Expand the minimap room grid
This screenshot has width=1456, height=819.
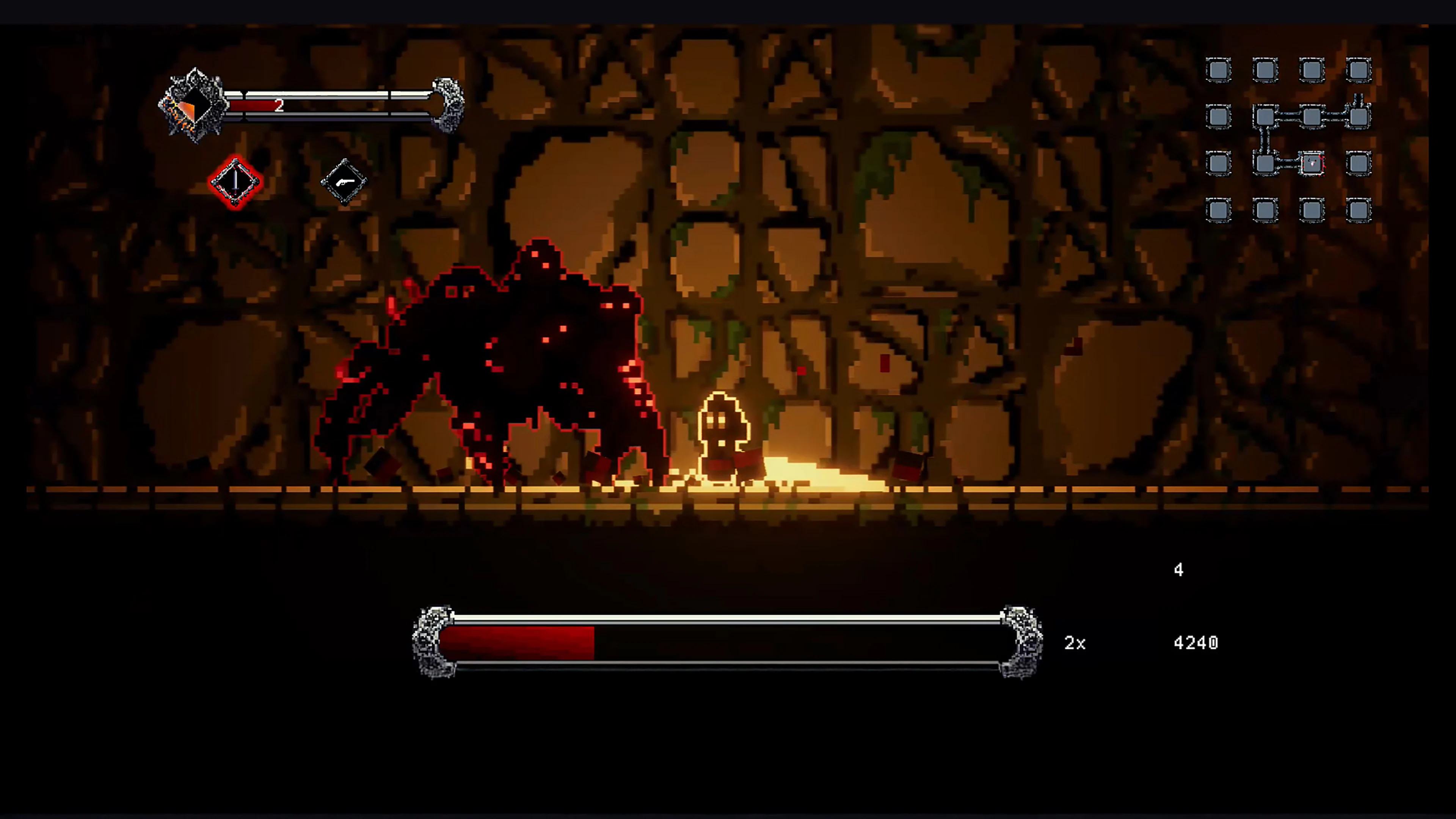click(x=1289, y=141)
